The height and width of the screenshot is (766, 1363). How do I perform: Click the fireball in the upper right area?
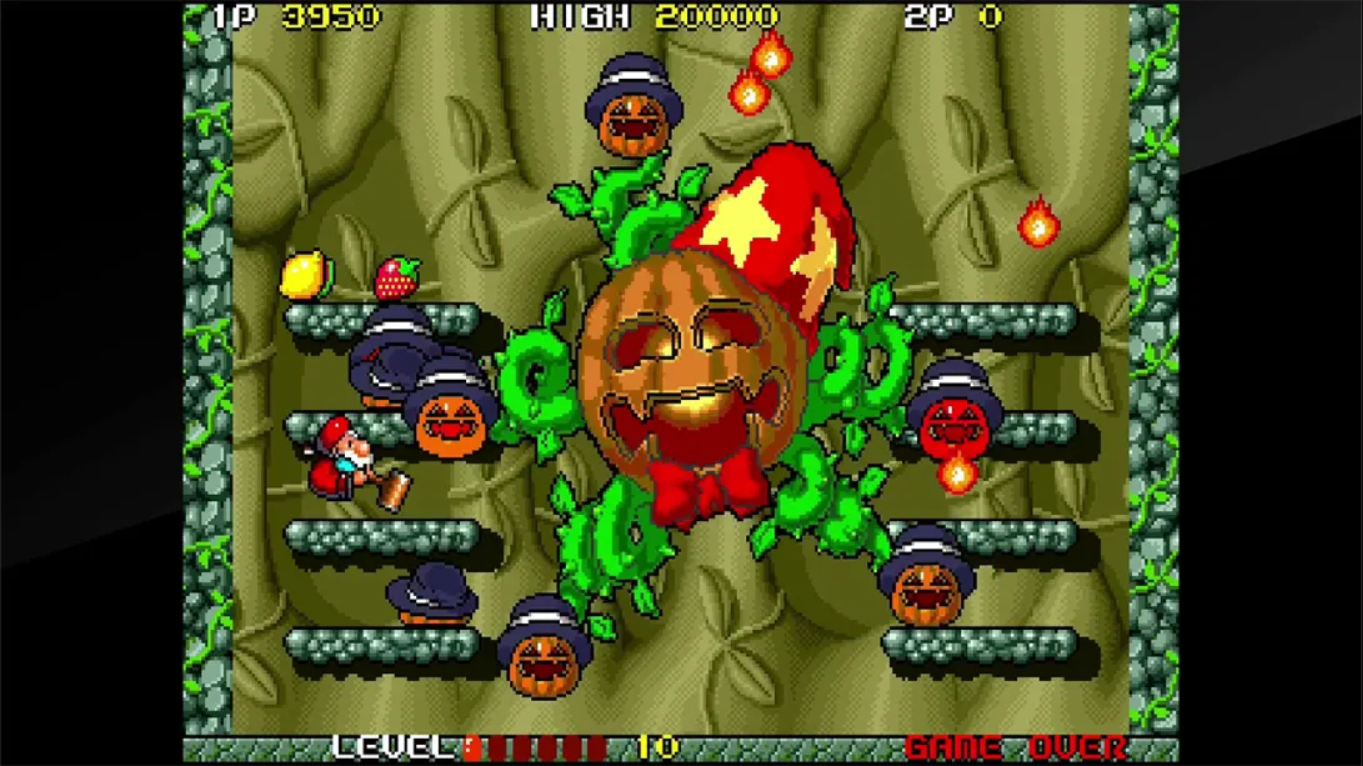tap(1040, 225)
